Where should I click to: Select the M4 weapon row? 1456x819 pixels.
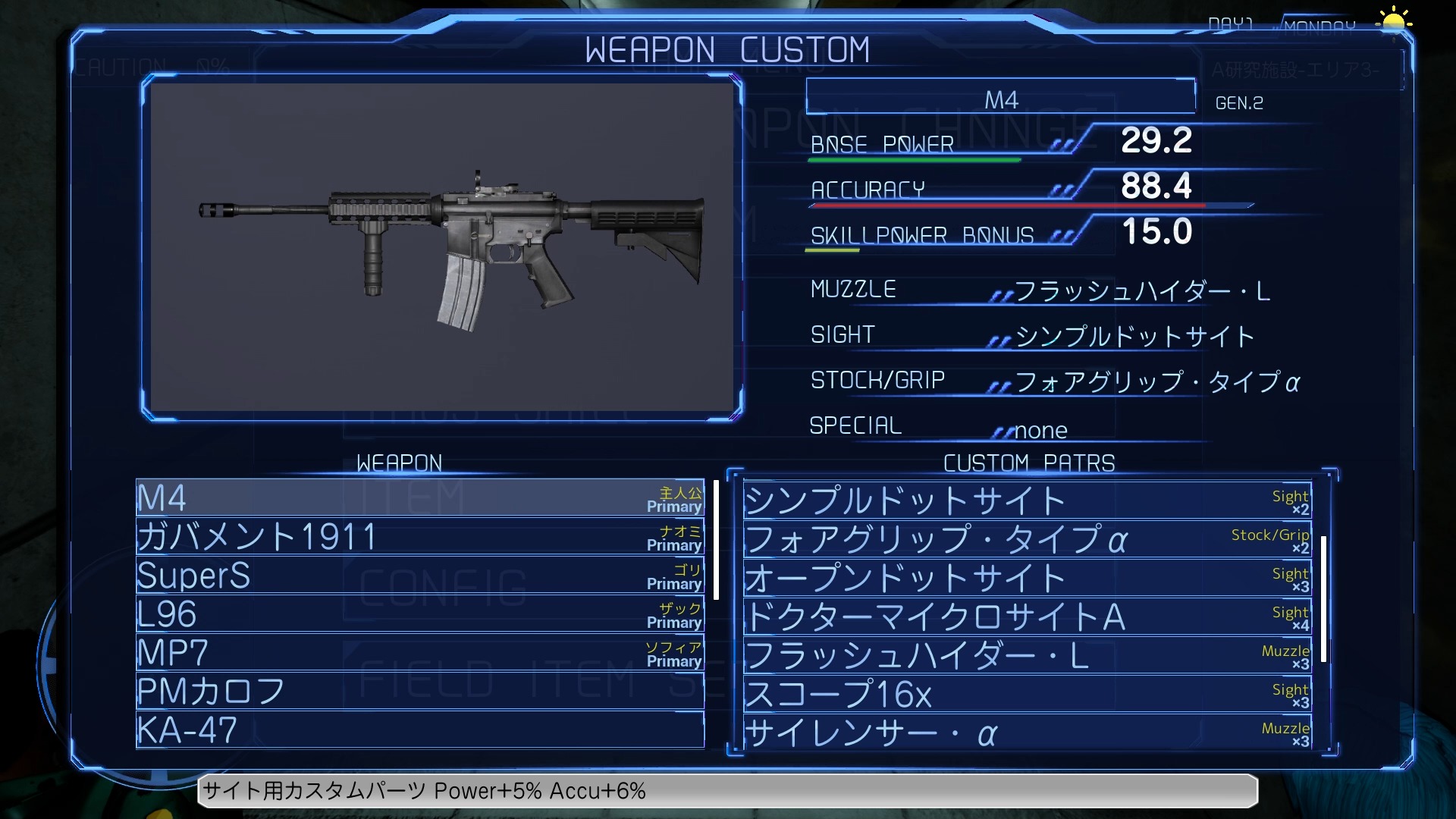pos(419,498)
